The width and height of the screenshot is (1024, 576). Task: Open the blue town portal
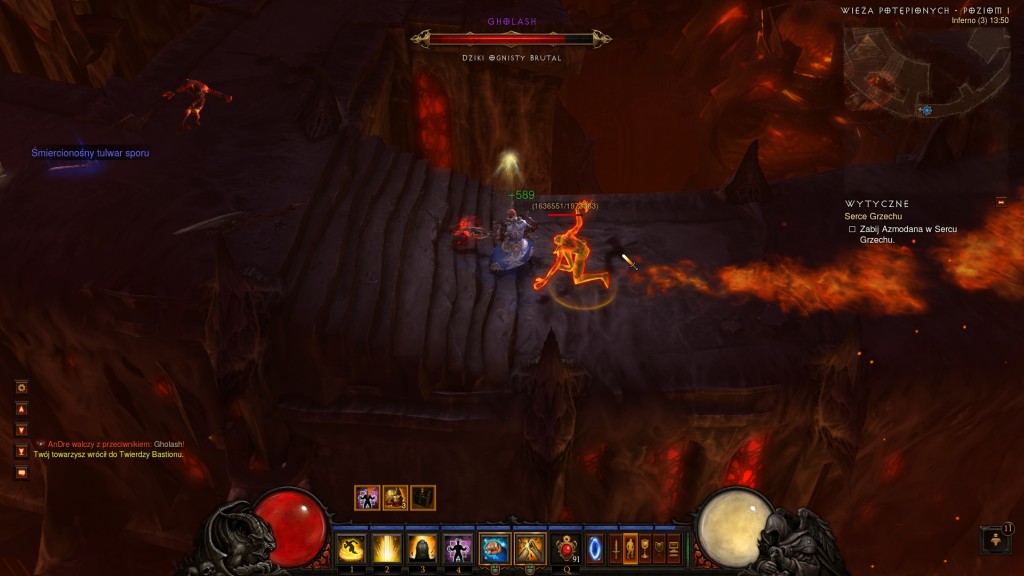click(594, 549)
